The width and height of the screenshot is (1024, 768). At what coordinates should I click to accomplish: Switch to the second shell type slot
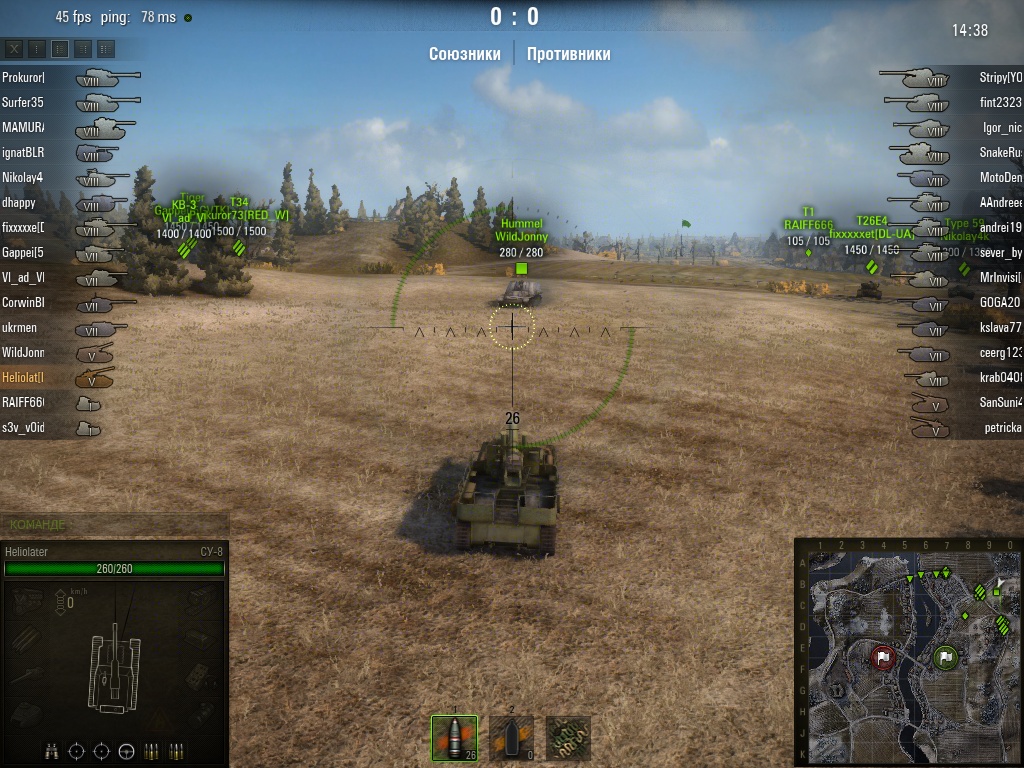click(511, 738)
